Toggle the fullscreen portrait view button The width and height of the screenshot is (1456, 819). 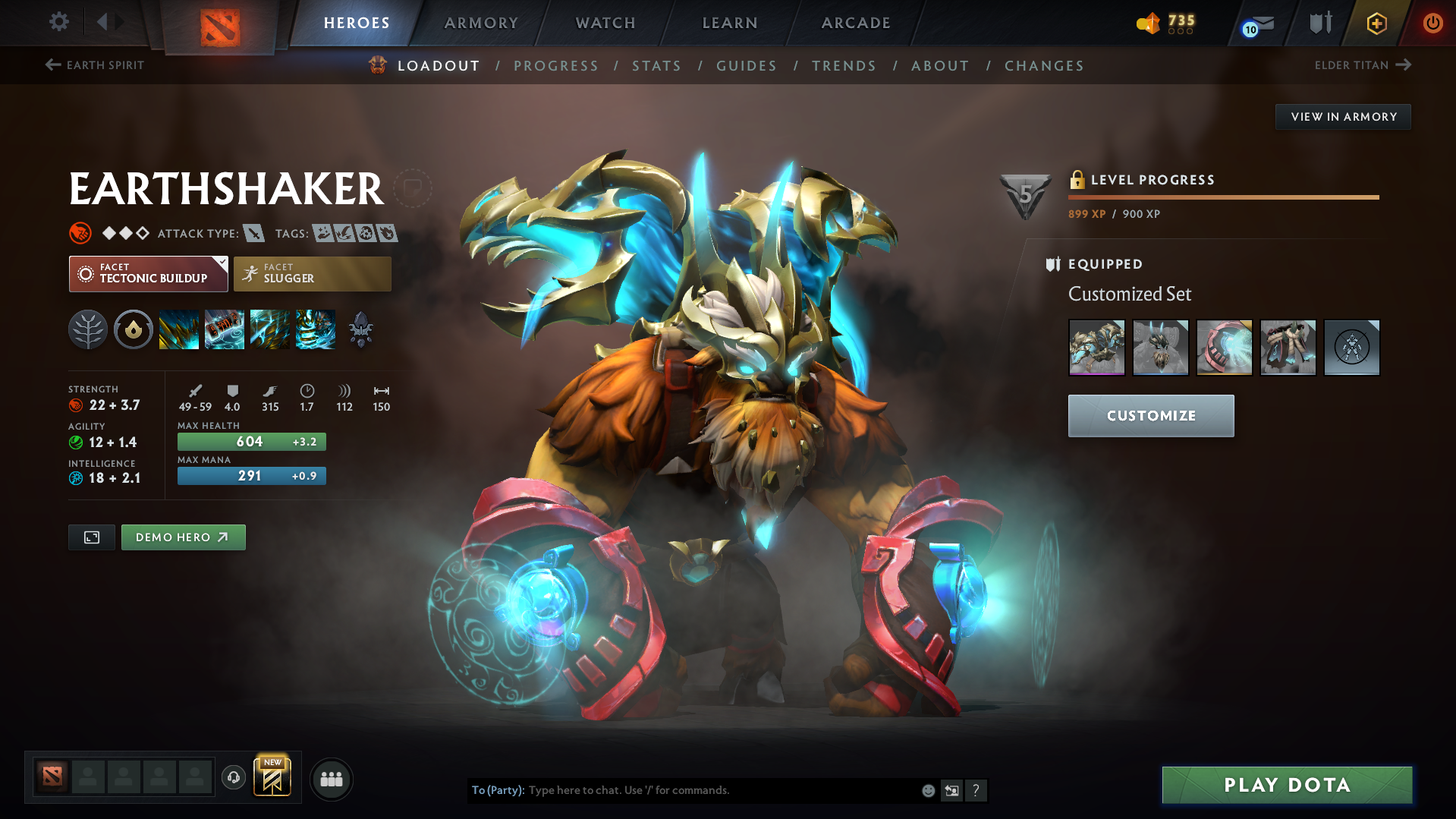[x=91, y=537]
